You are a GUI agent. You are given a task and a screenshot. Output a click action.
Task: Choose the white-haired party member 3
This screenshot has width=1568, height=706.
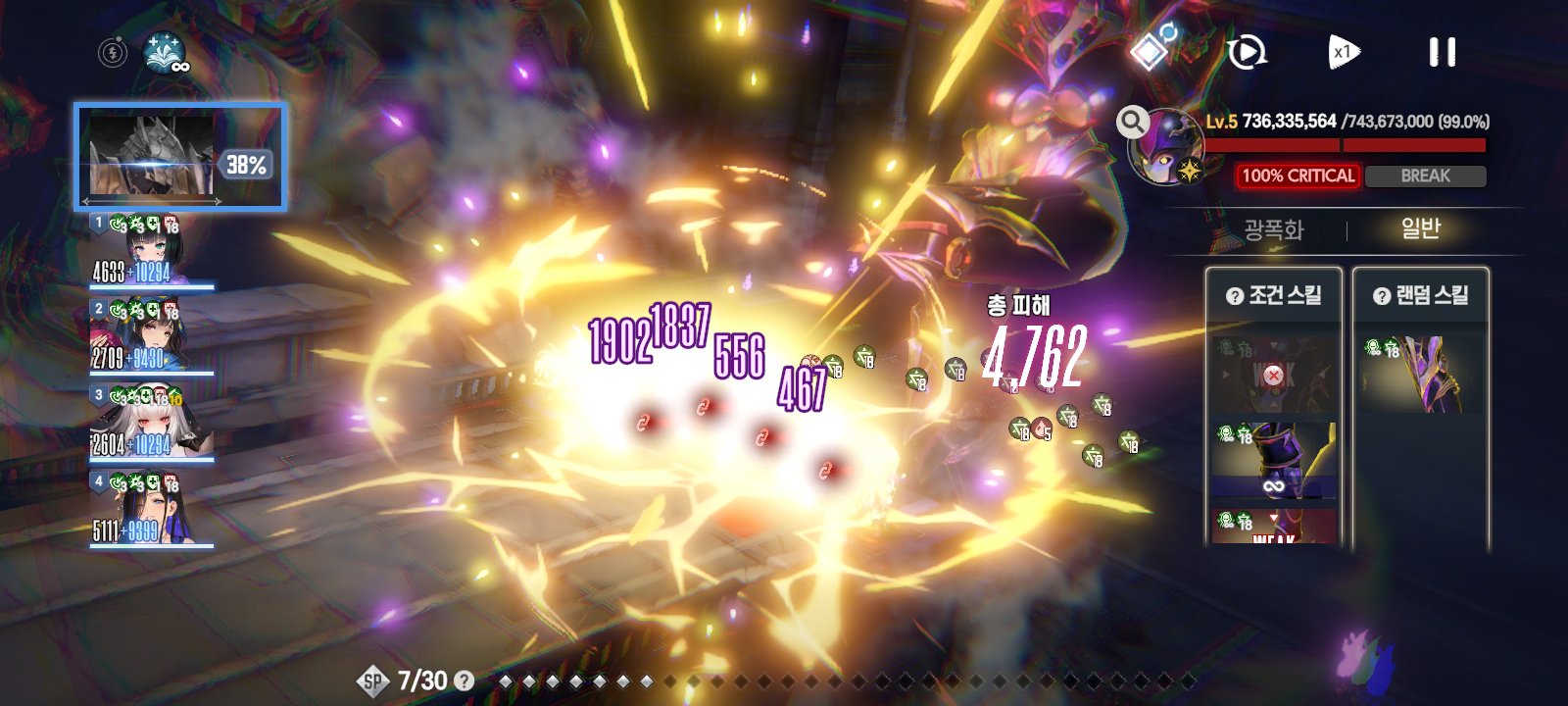pos(151,423)
